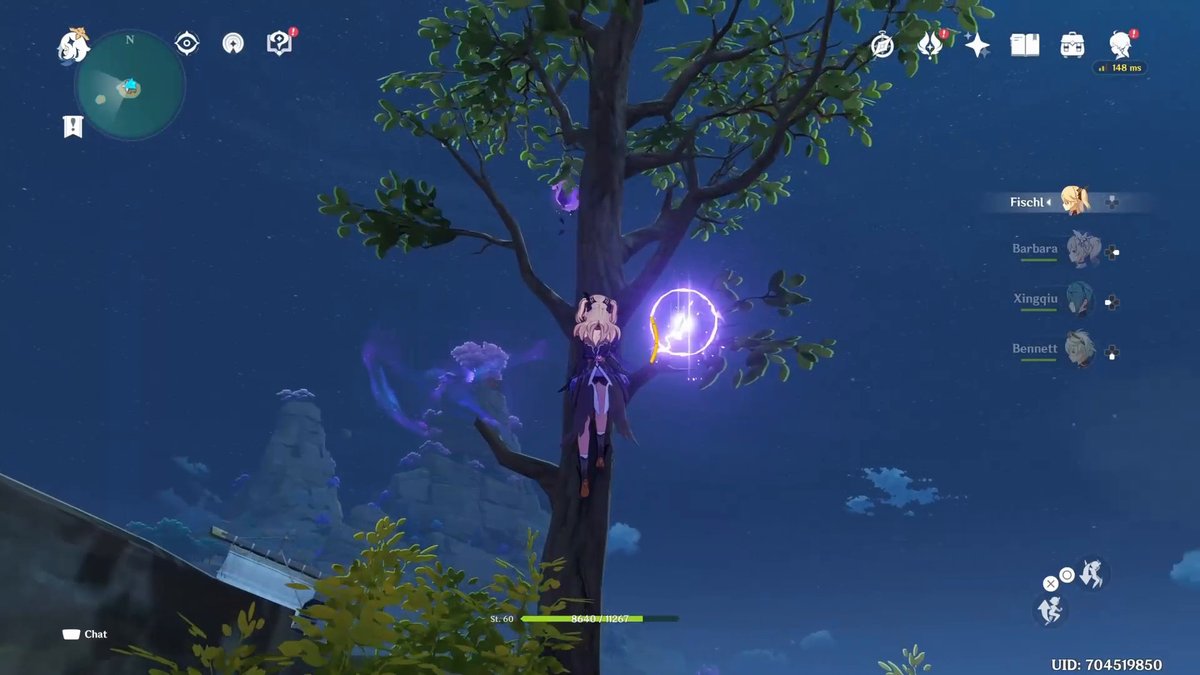Viewport: 1200px width, 675px height.
Task: Open the question mark tutorial book icon
Action: (x=279, y=43)
